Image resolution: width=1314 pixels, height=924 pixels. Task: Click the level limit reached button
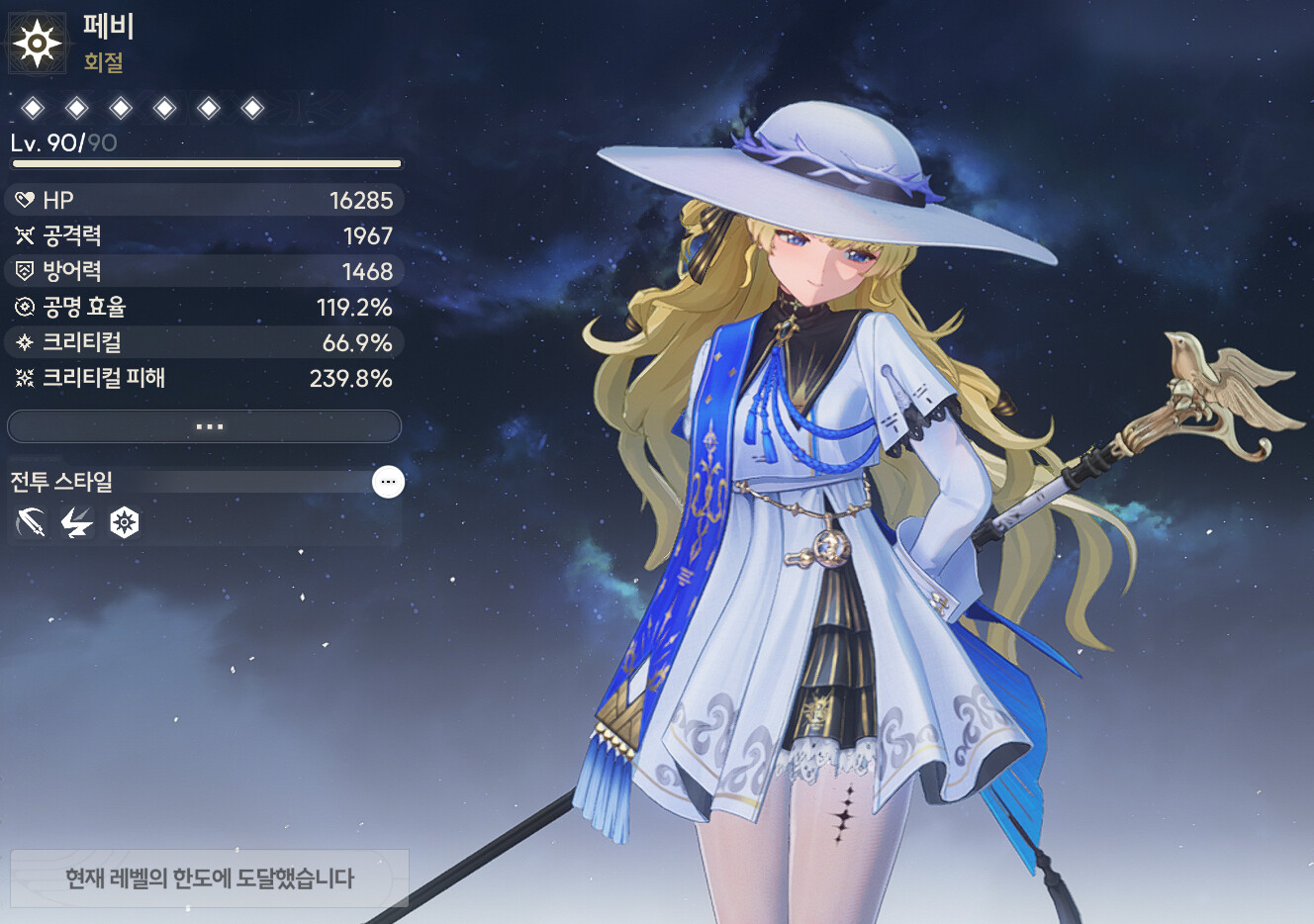(209, 878)
